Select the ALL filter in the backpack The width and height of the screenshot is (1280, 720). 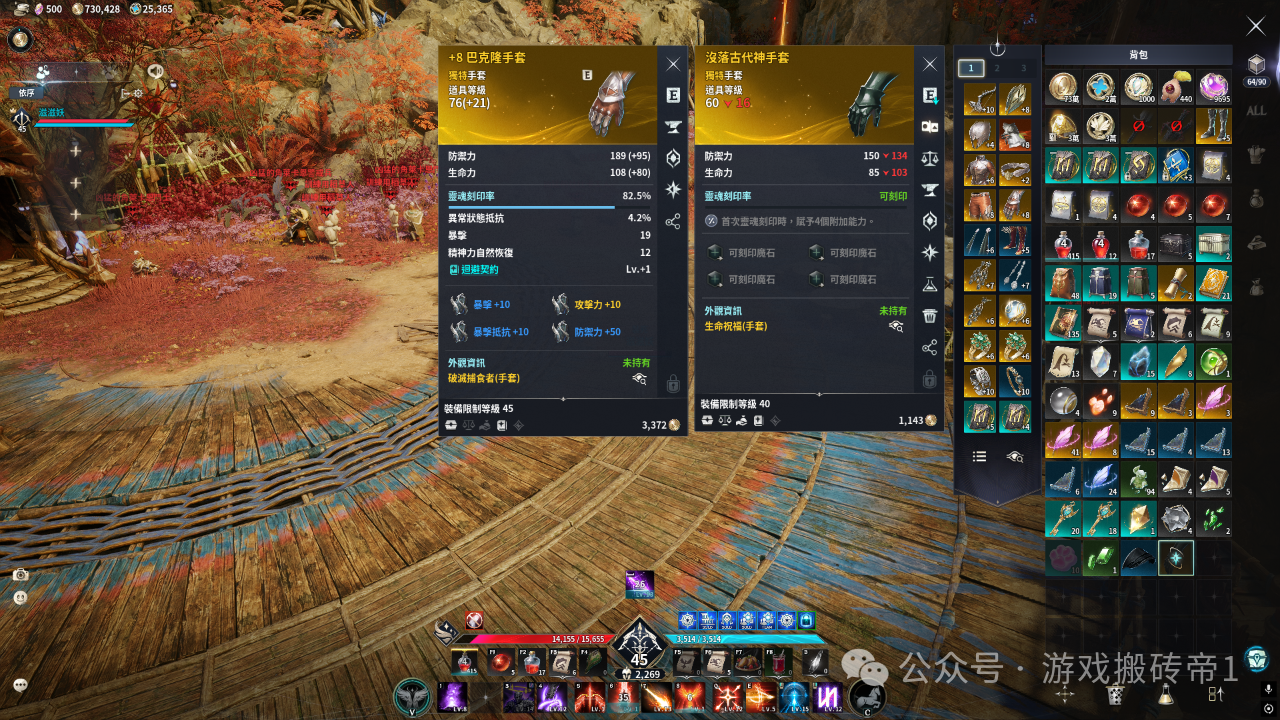click(1256, 110)
